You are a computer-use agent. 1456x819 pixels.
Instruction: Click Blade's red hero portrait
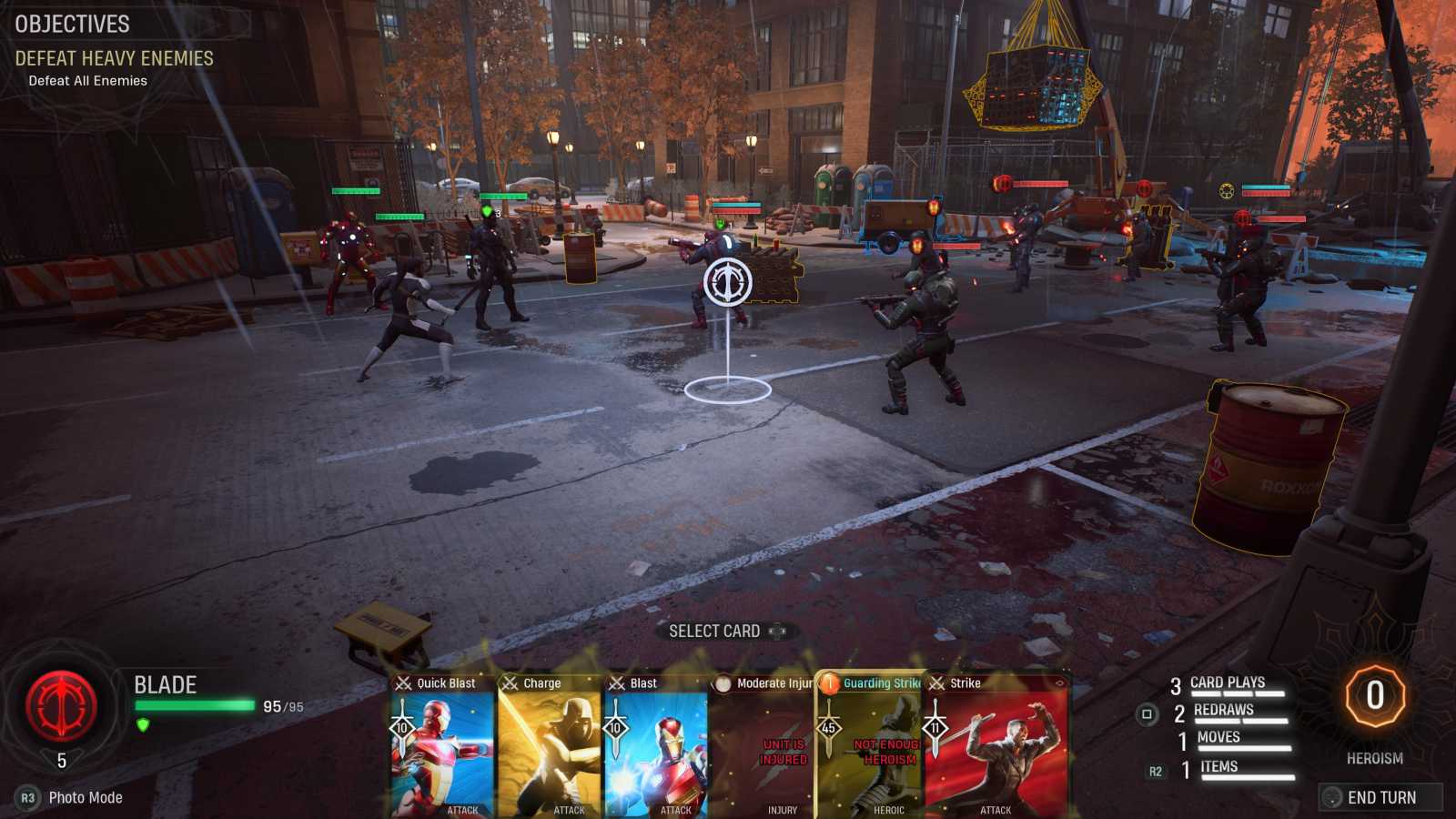click(61, 705)
